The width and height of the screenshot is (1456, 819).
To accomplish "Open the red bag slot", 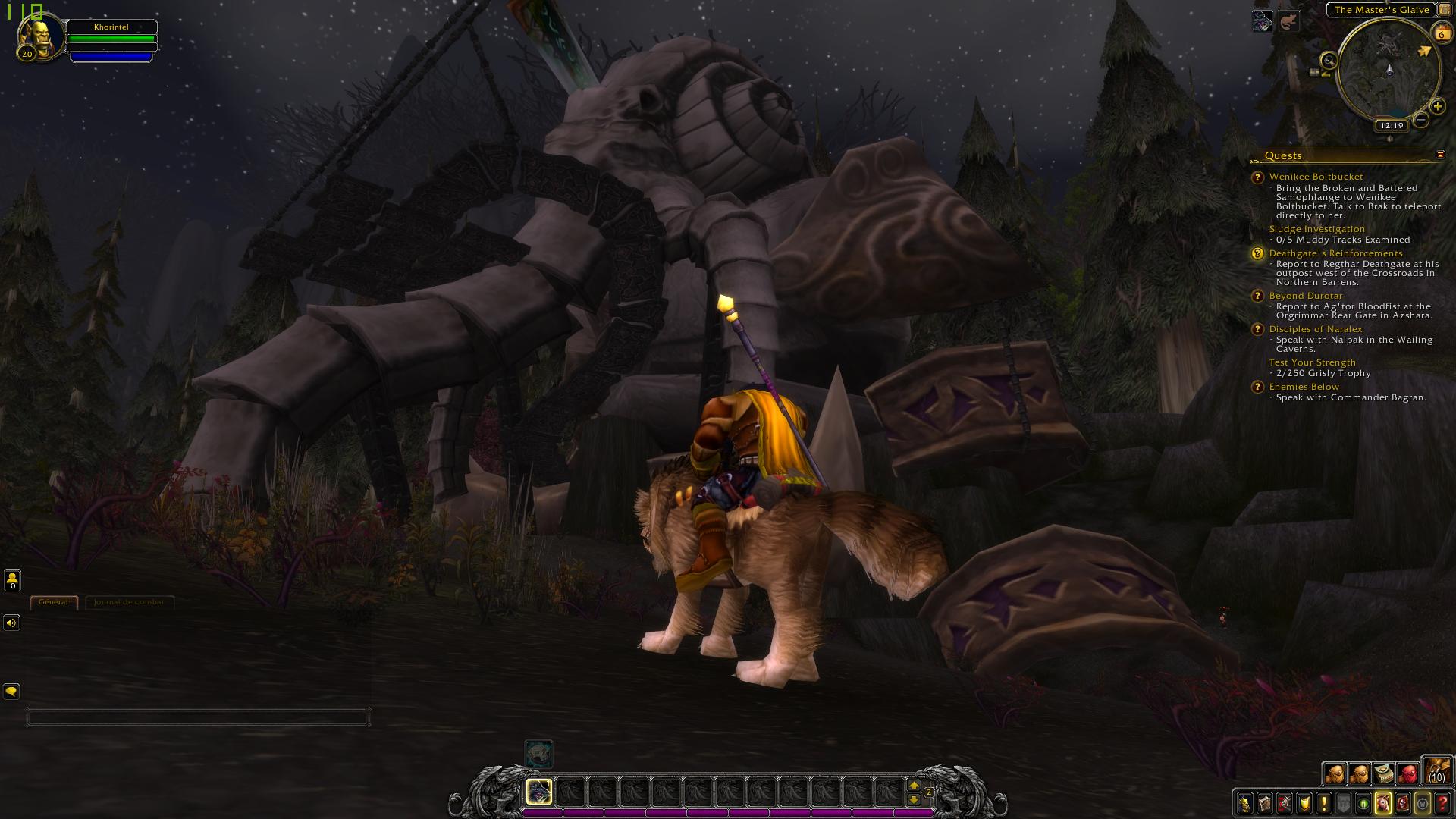I will coord(1407,773).
